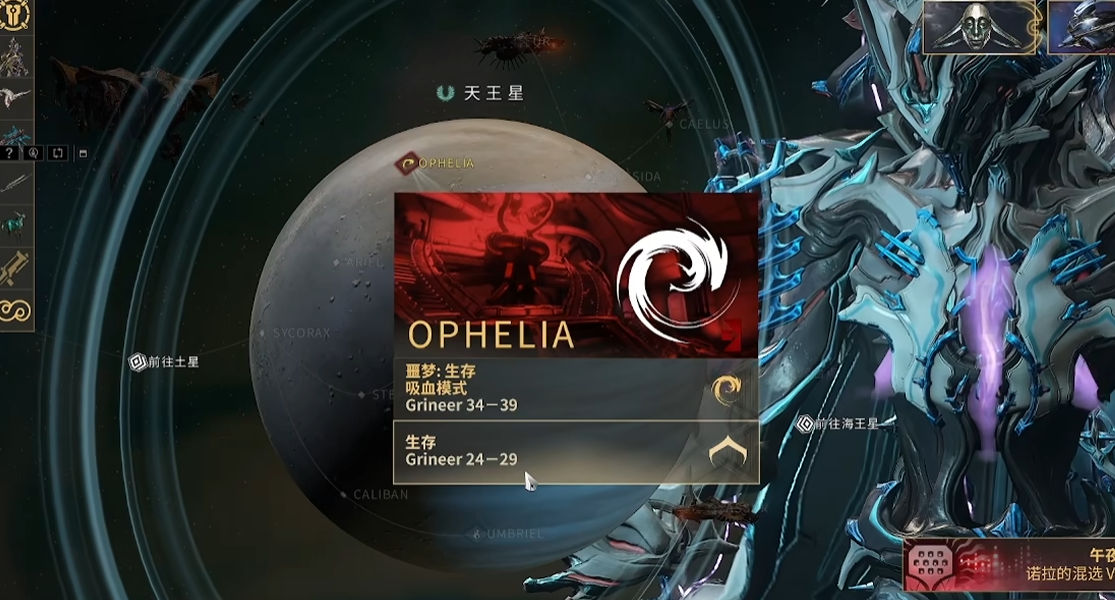This screenshot has height=600, width=1115.
Task: Click the question mark help button
Action: (10, 153)
